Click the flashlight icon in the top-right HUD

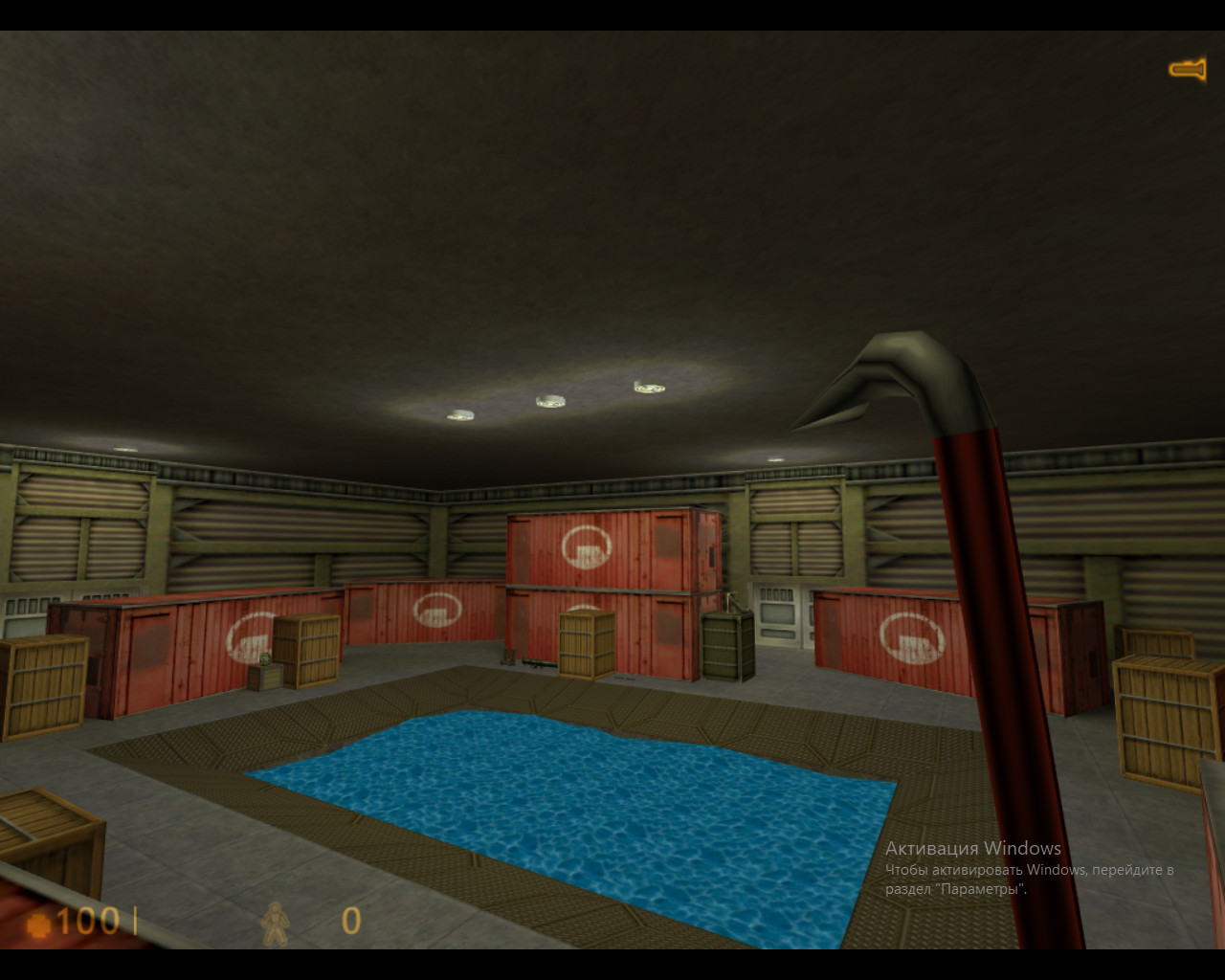[1187, 68]
